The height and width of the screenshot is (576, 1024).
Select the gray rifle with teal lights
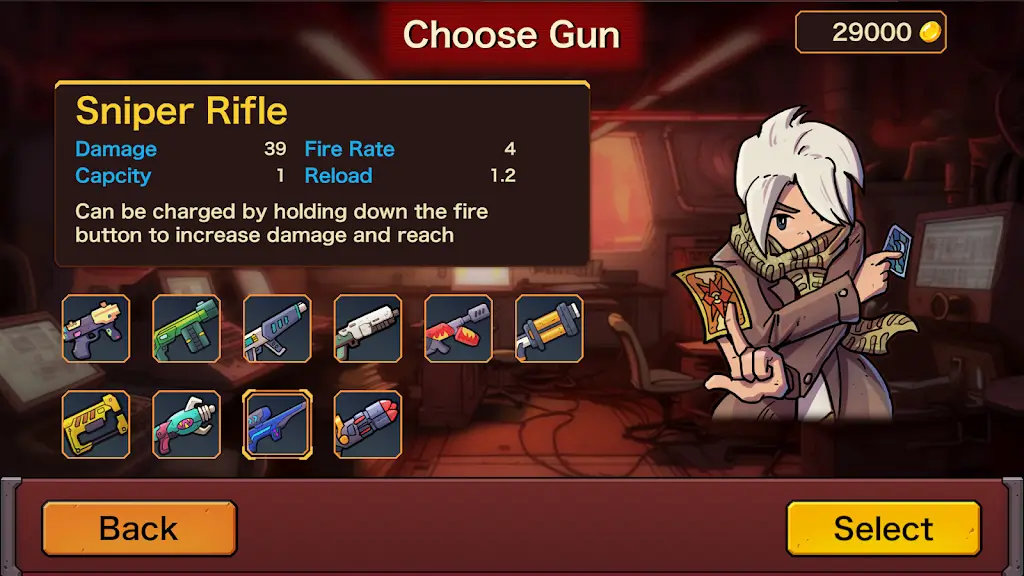[277, 328]
